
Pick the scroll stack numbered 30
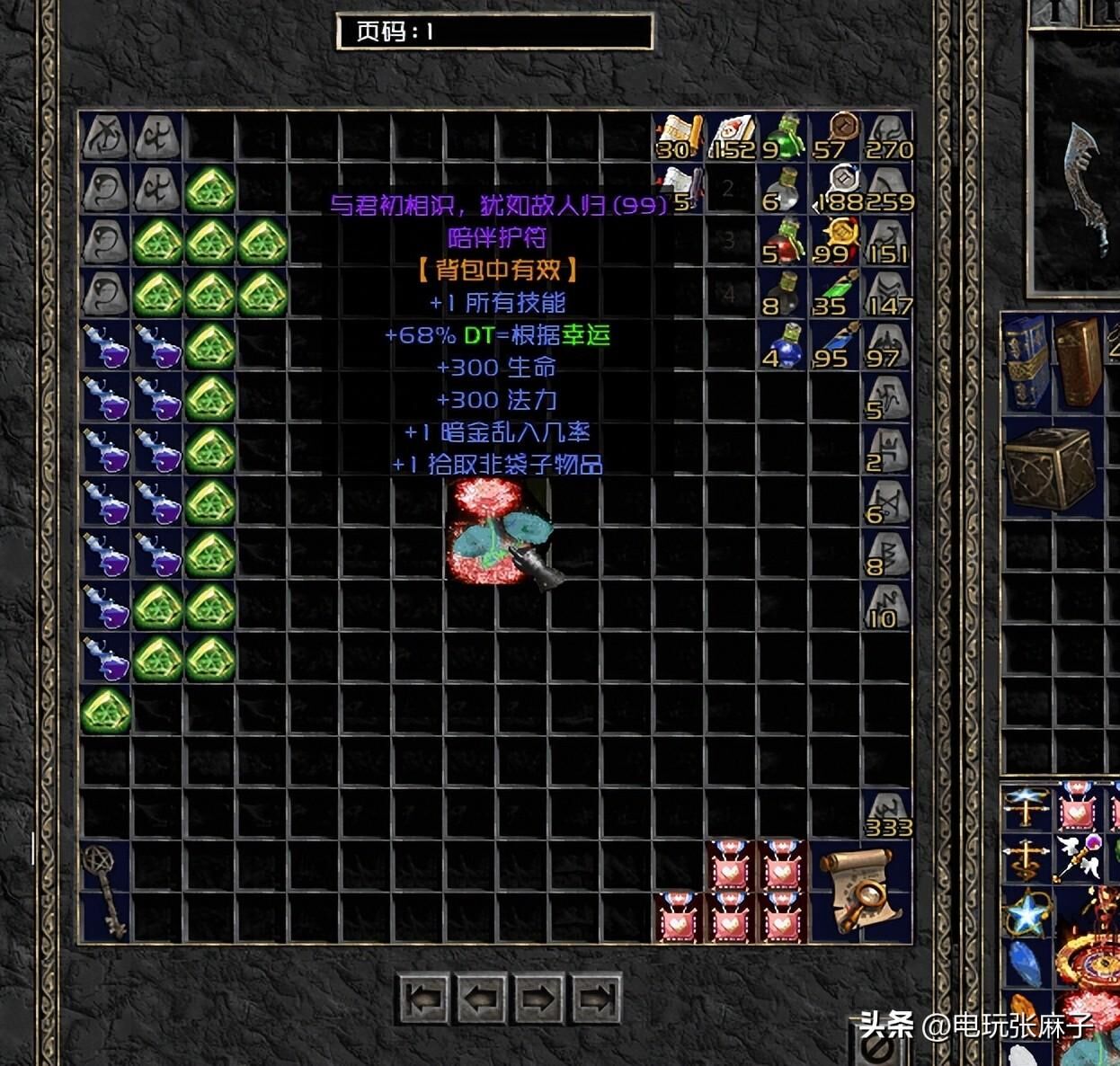[x=680, y=138]
